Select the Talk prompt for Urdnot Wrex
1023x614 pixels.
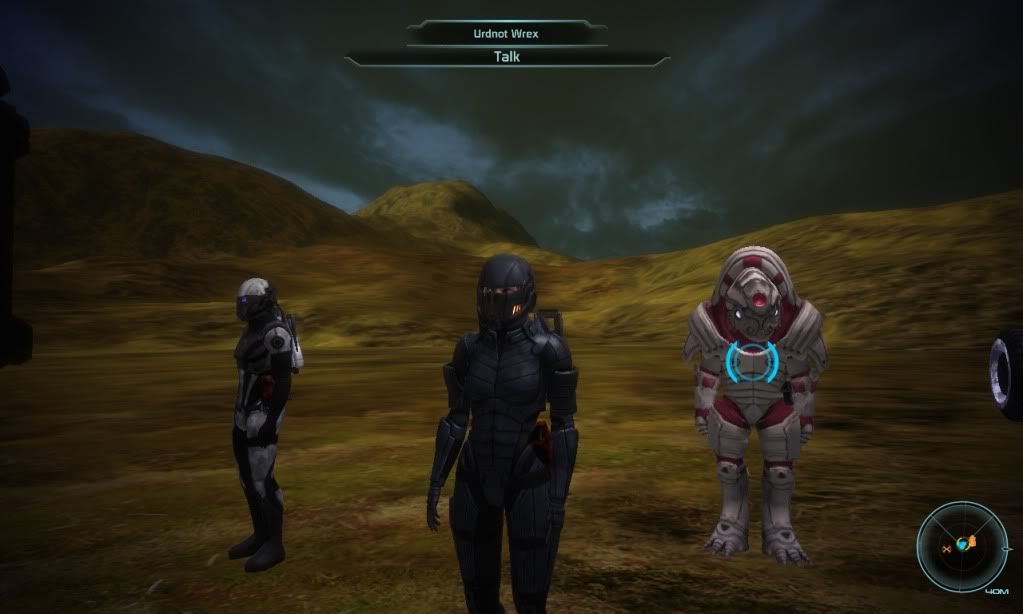click(x=507, y=57)
